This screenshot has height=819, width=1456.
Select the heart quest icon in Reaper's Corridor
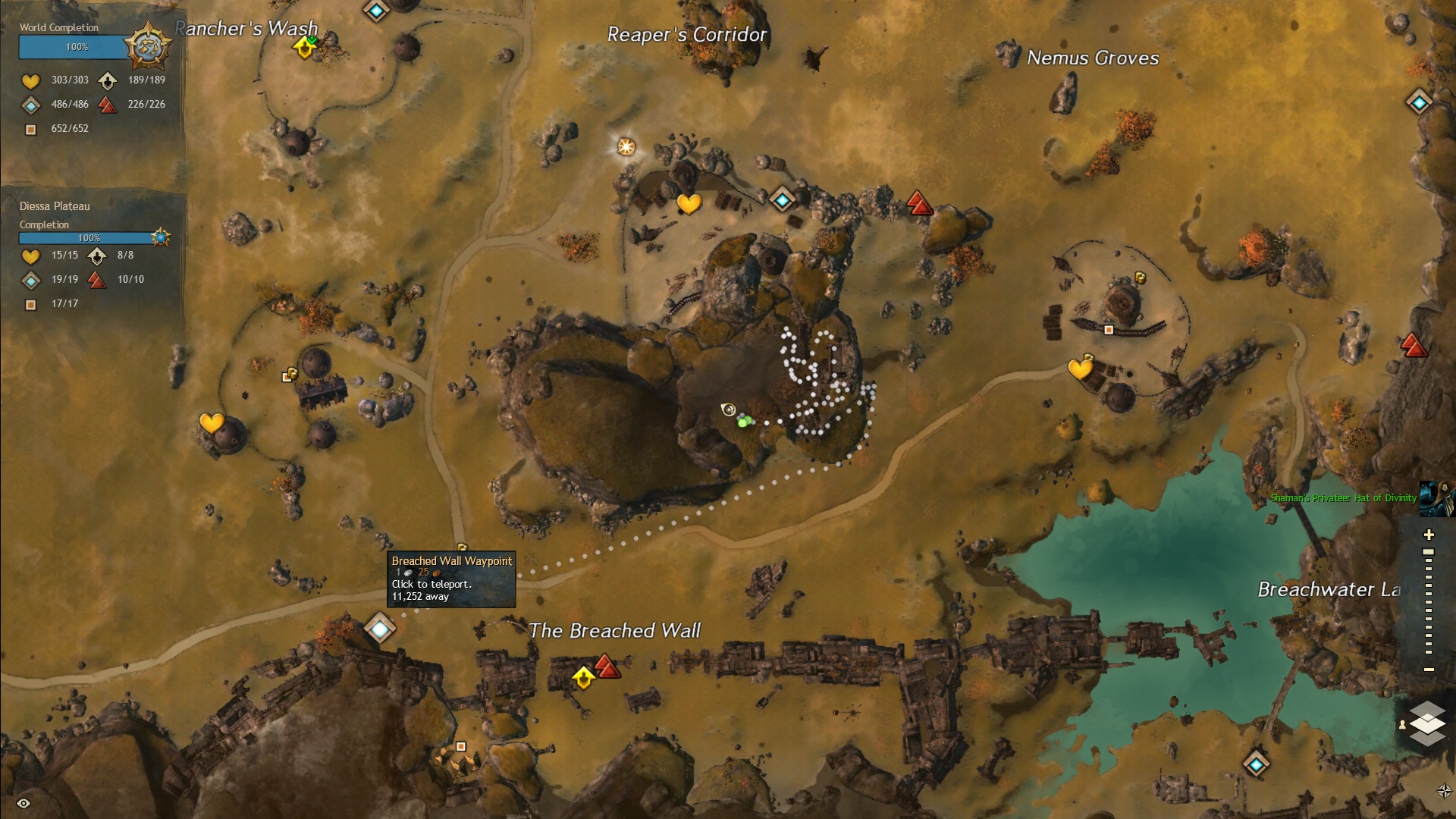pyautogui.click(x=688, y=205)
